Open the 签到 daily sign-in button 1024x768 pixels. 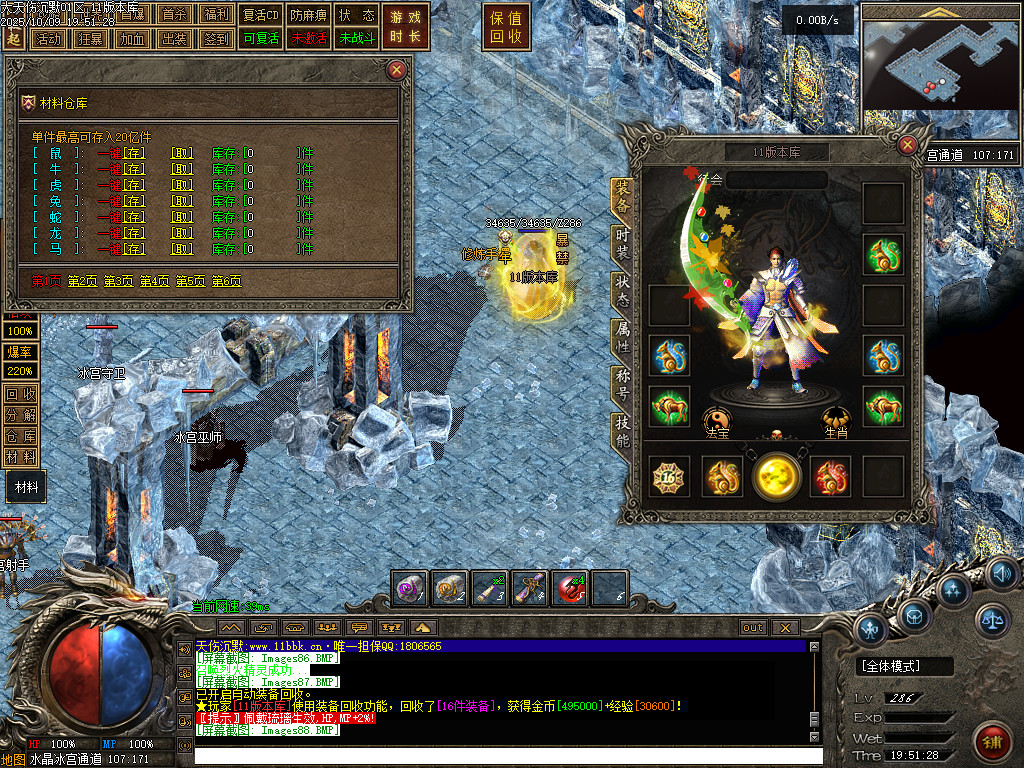click(216, 39)
